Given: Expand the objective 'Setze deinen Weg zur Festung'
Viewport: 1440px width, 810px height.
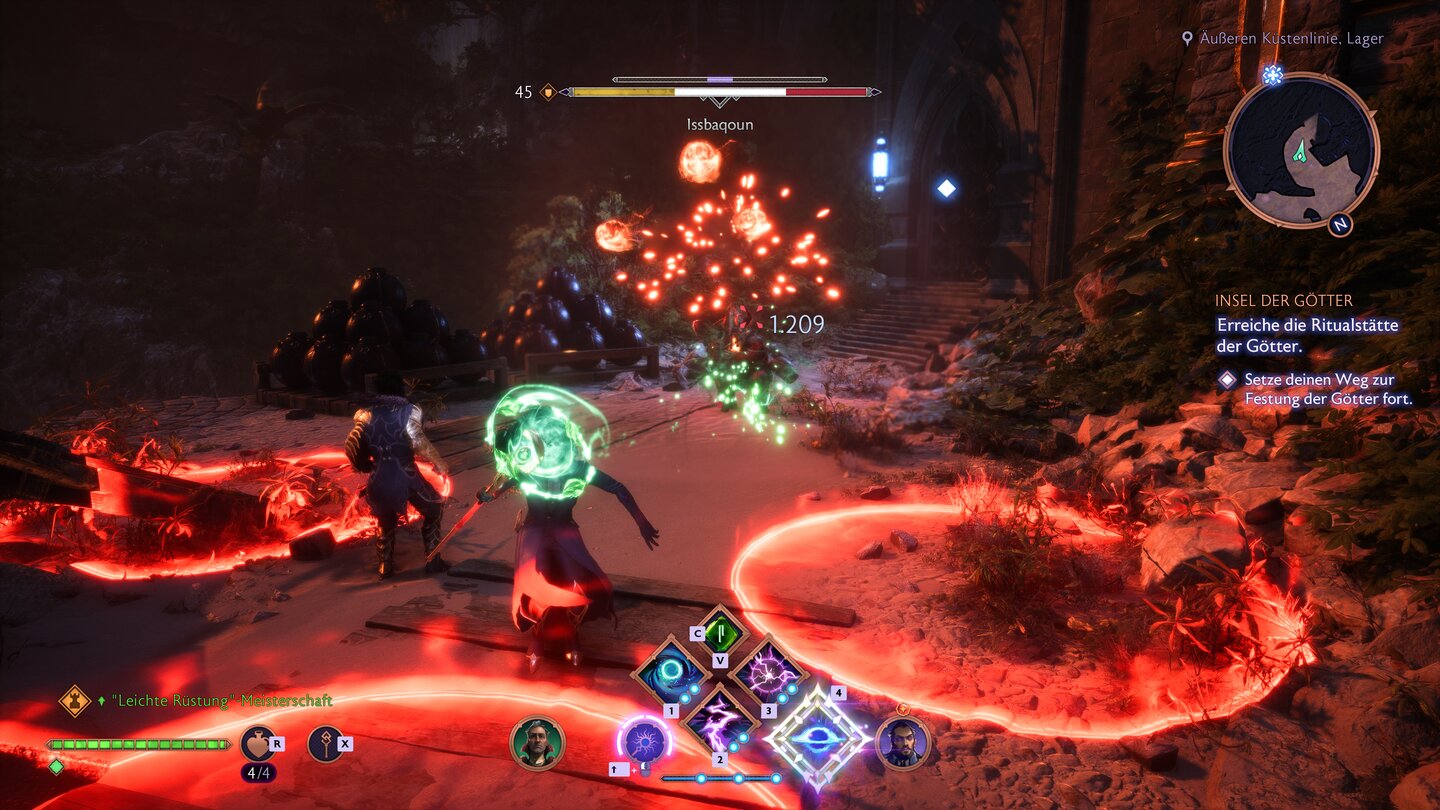Looking at the screenshot, I should click(1322, 388).
